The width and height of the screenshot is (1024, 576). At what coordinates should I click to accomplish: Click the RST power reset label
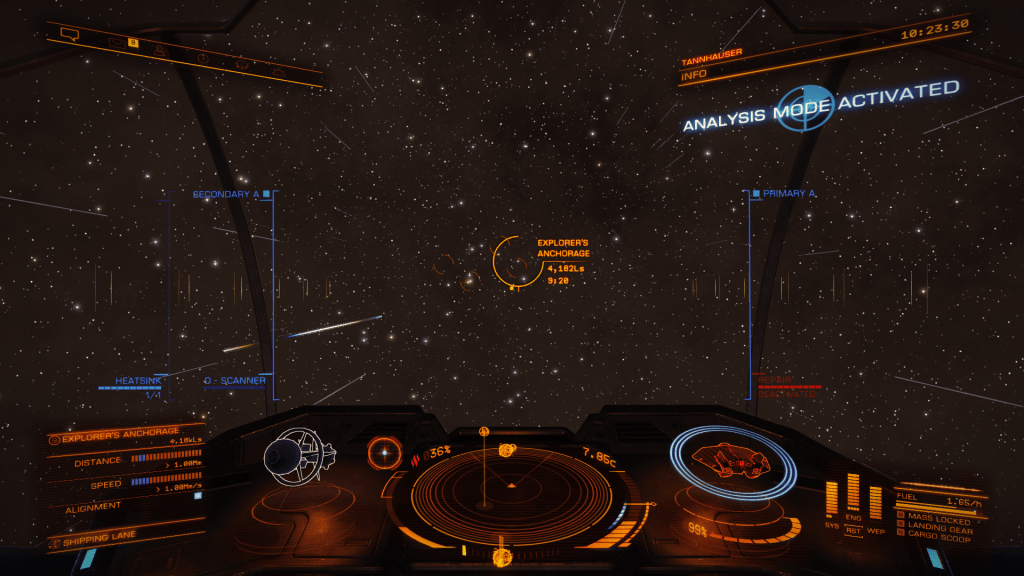(853, 529)
